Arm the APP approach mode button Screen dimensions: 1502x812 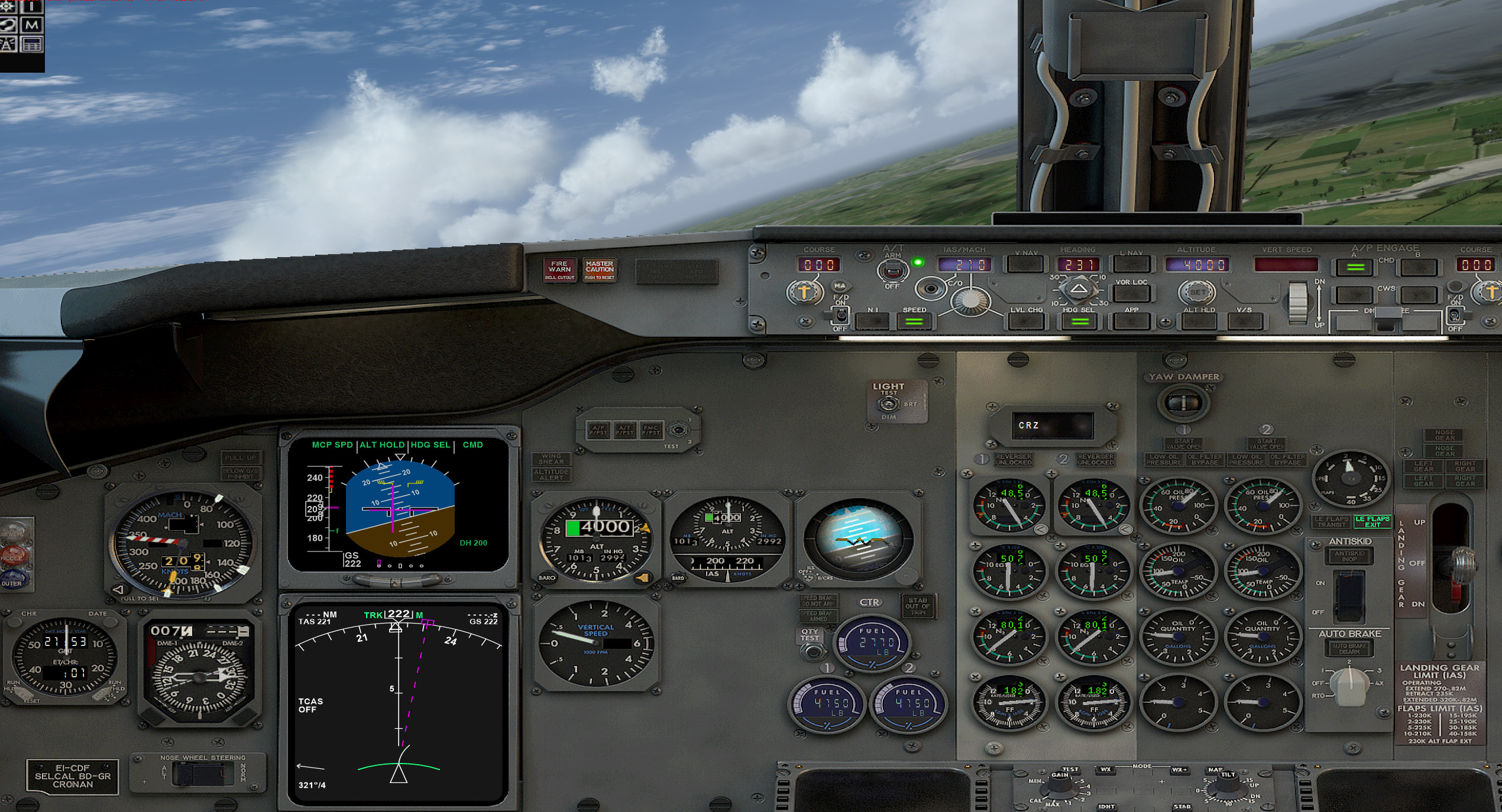[1131, 321]
